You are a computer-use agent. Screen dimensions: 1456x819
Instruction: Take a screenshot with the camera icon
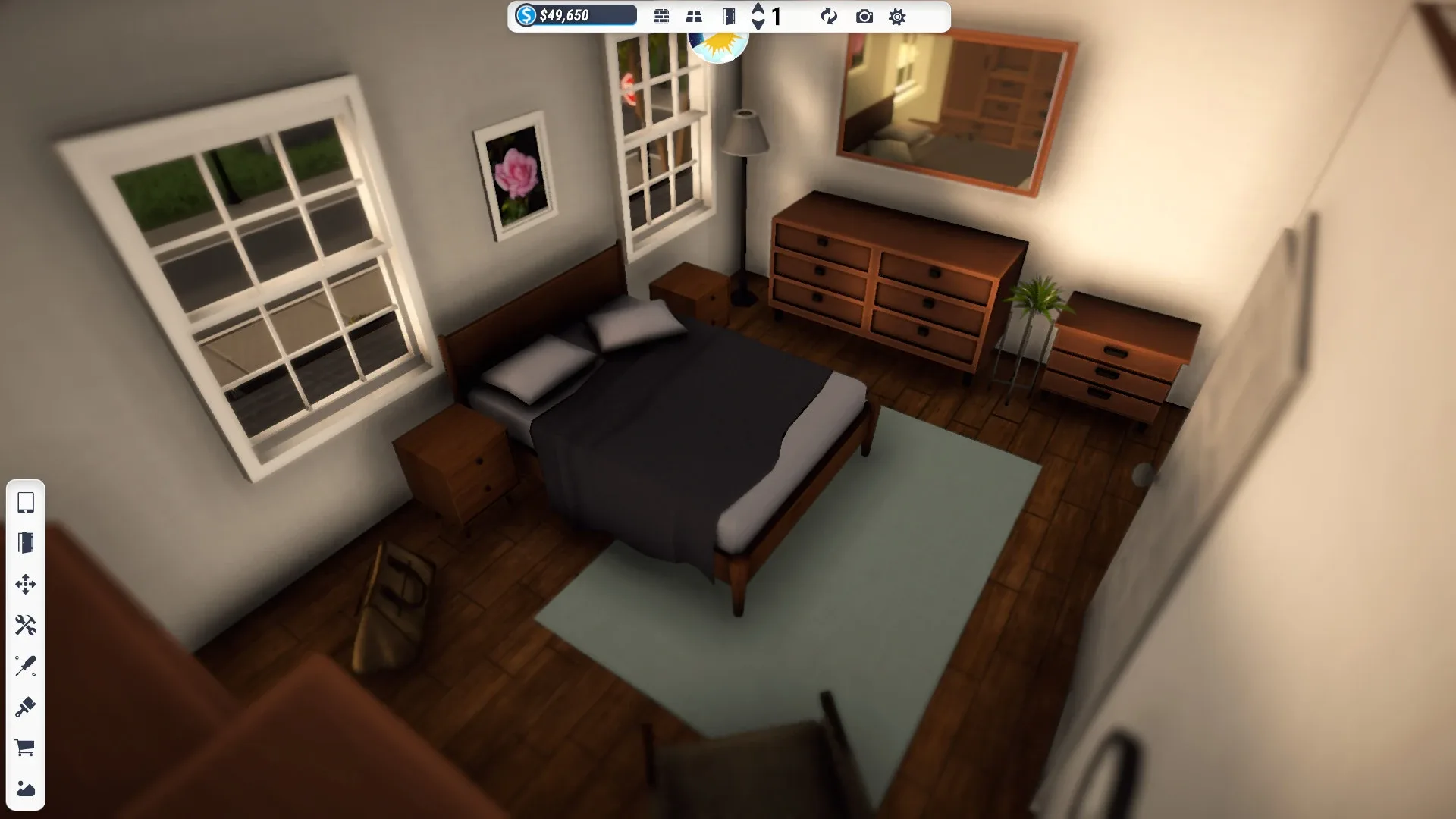click(x=864, y=16)
